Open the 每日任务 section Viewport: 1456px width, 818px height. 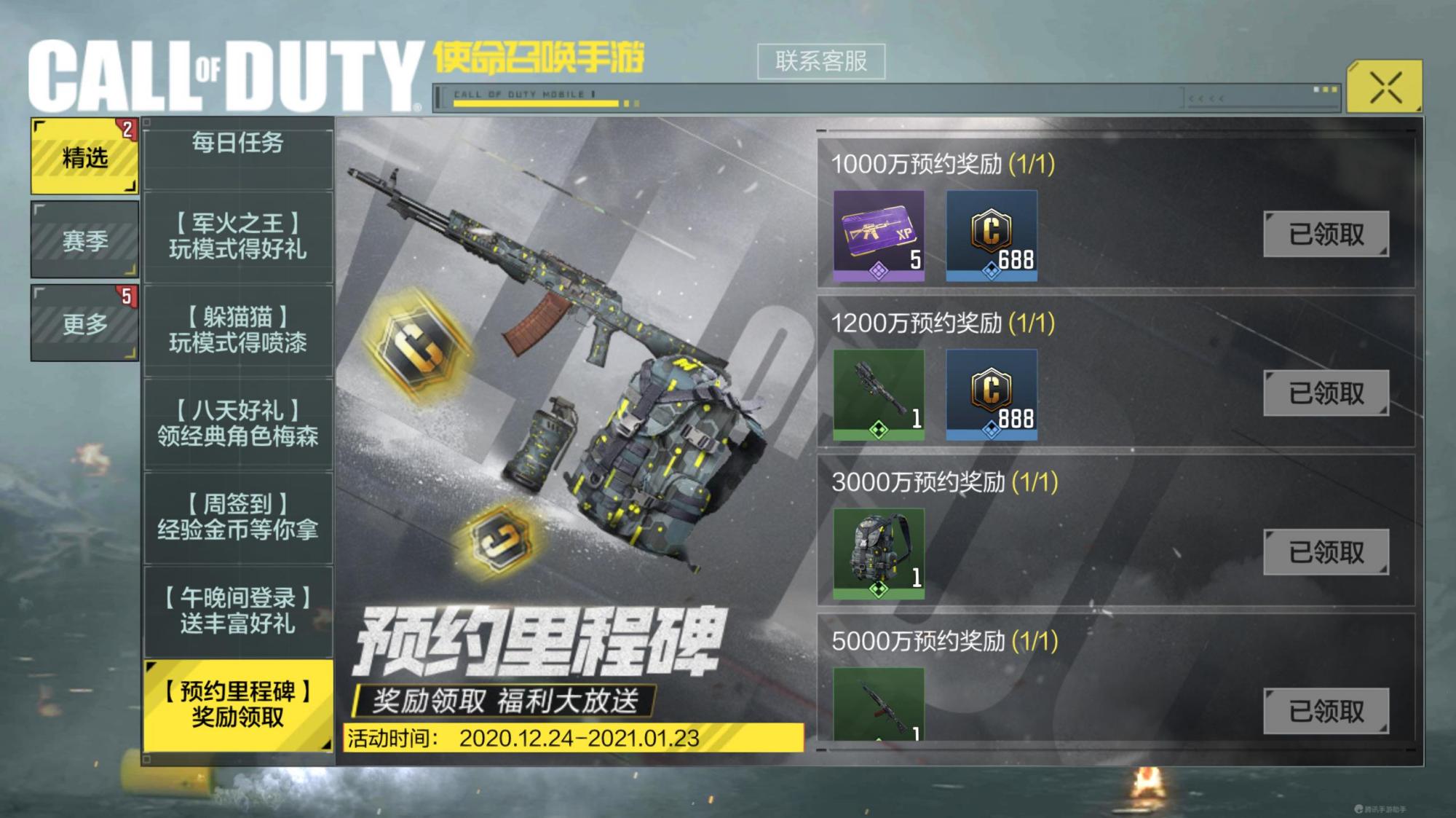pyautogui.click(x=238, y=144)
